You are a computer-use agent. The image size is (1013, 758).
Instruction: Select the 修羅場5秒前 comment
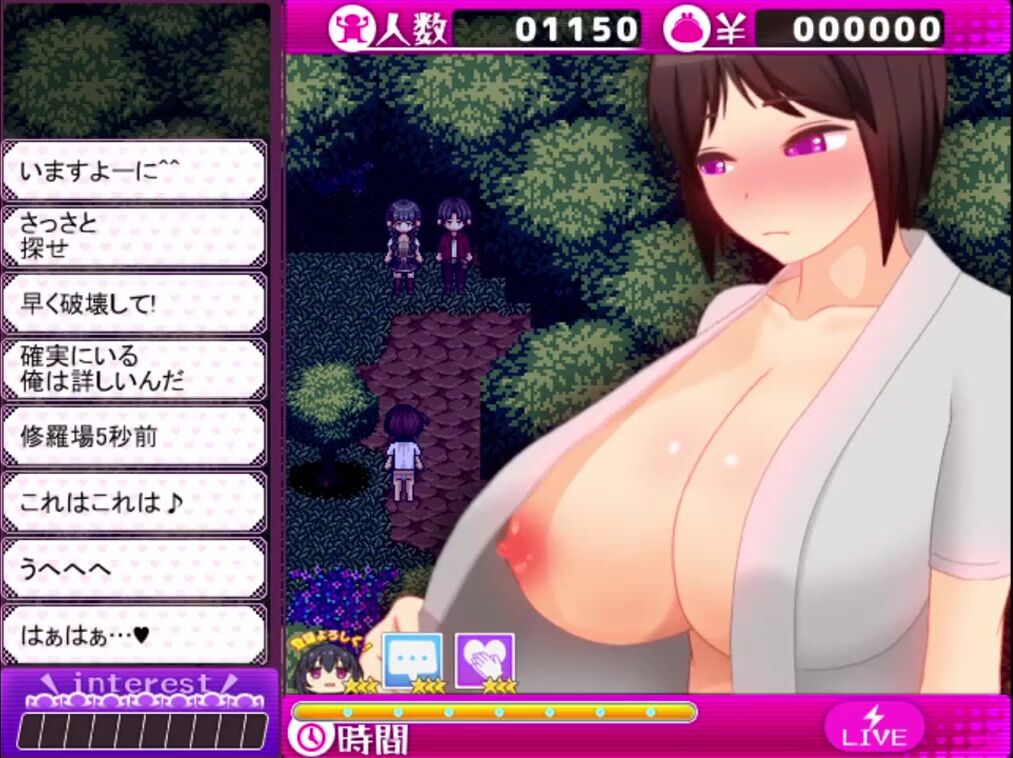point(134,436)
